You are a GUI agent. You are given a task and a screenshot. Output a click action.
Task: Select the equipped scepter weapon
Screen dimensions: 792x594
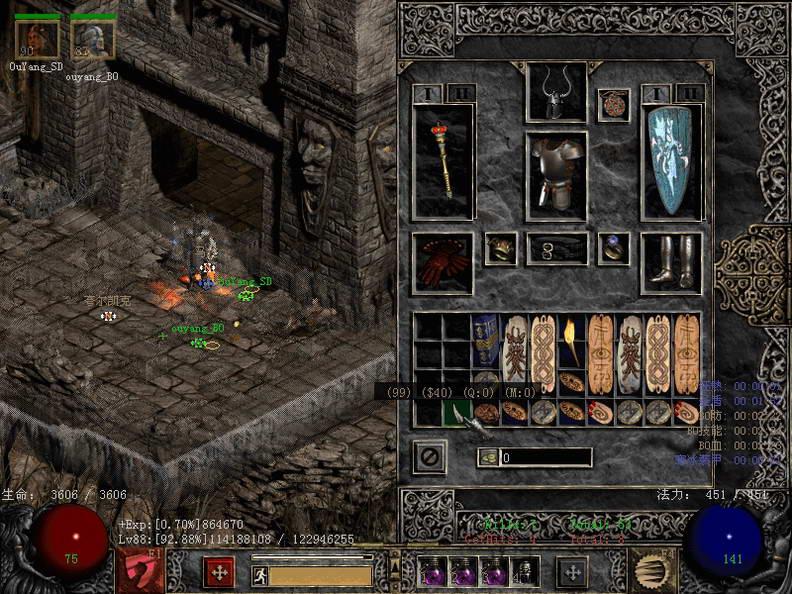(x=443, y=161)
